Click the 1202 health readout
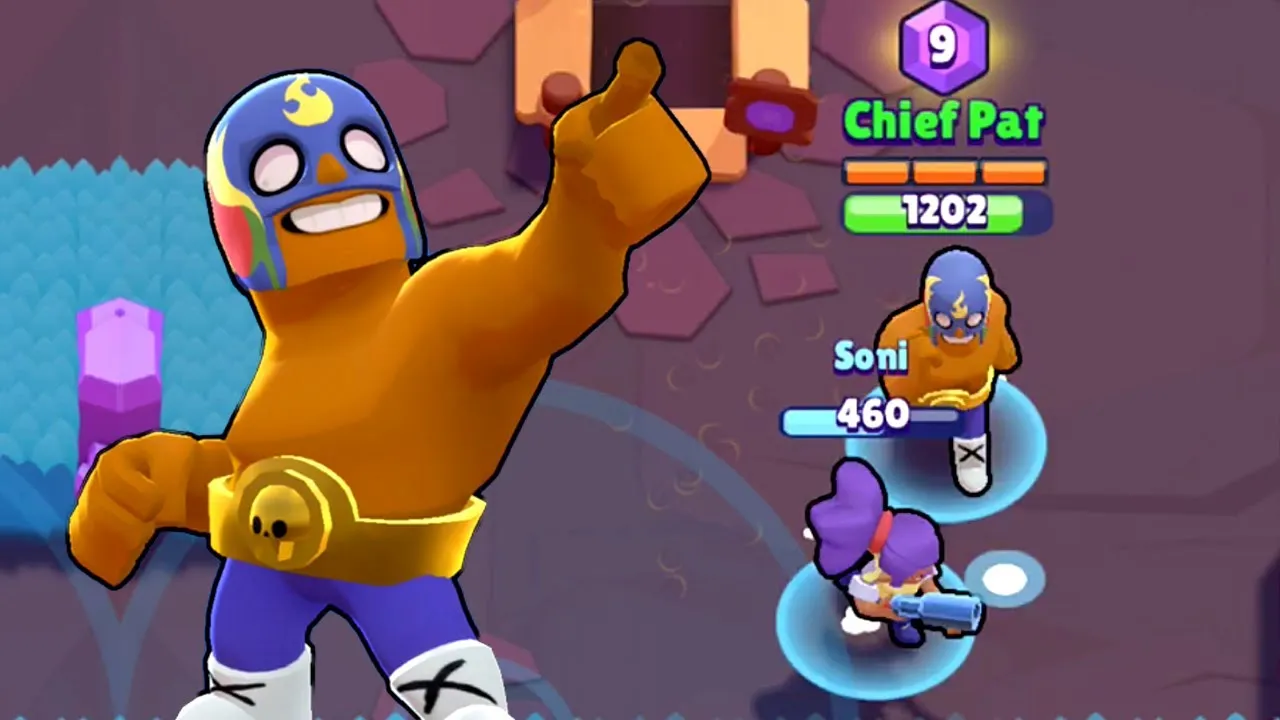Screen dimensions: 1280x720 (945, 210)
